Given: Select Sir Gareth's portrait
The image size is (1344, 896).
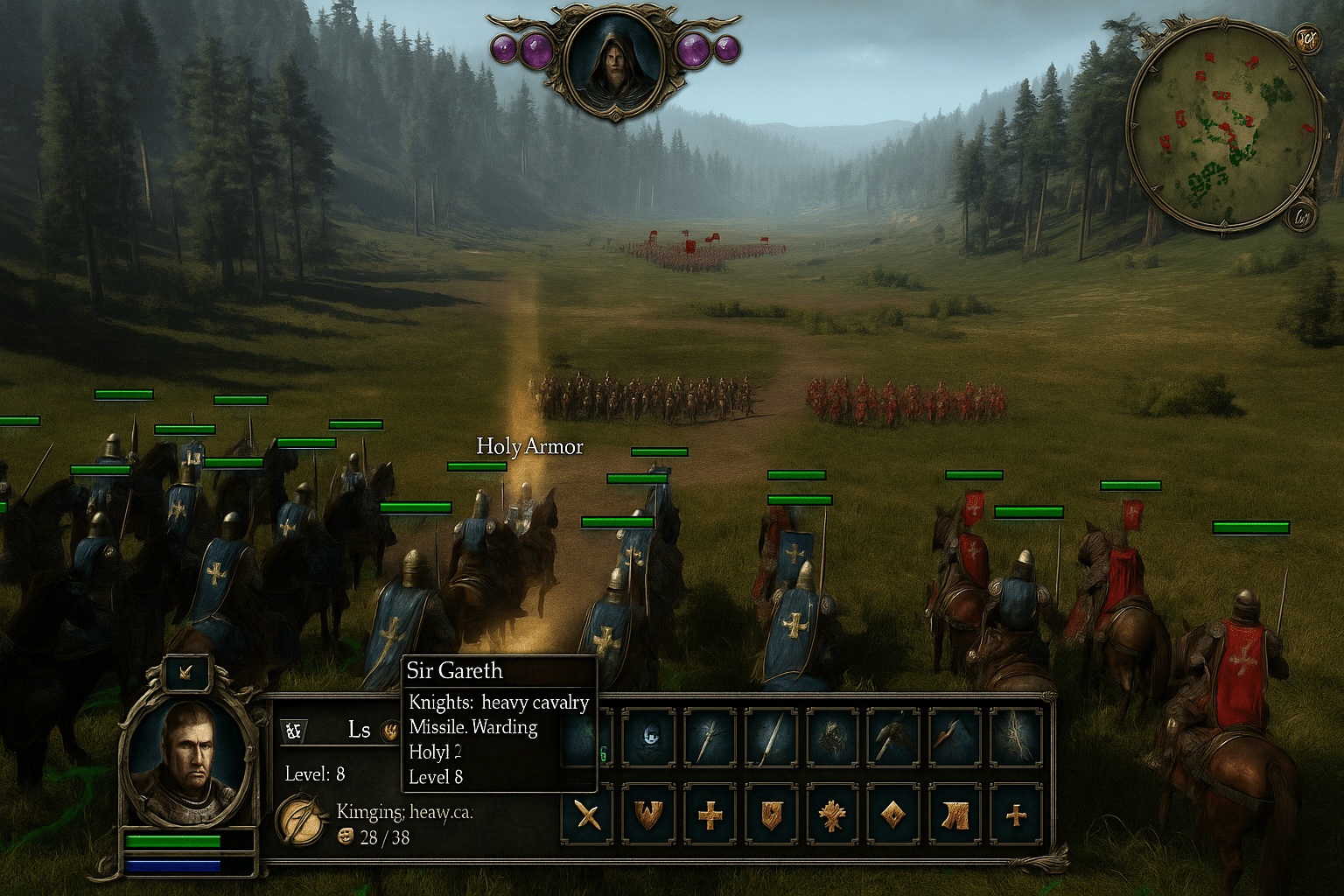Looking at the screenshot, I should (x=189, y=763).
